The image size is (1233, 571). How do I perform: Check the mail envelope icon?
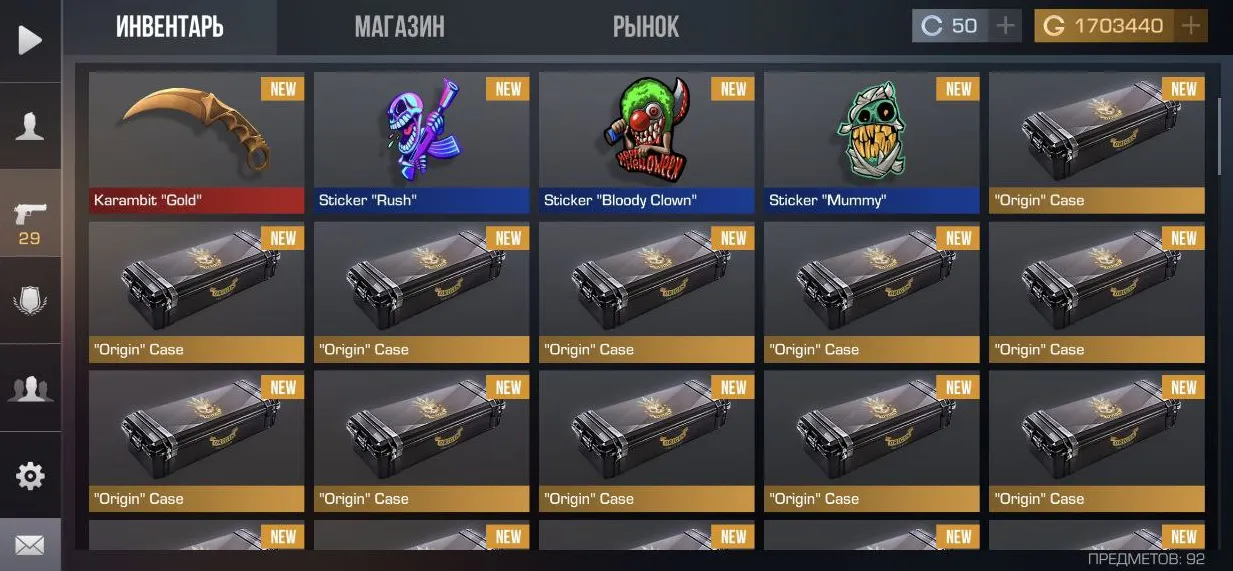pos(30,545)
